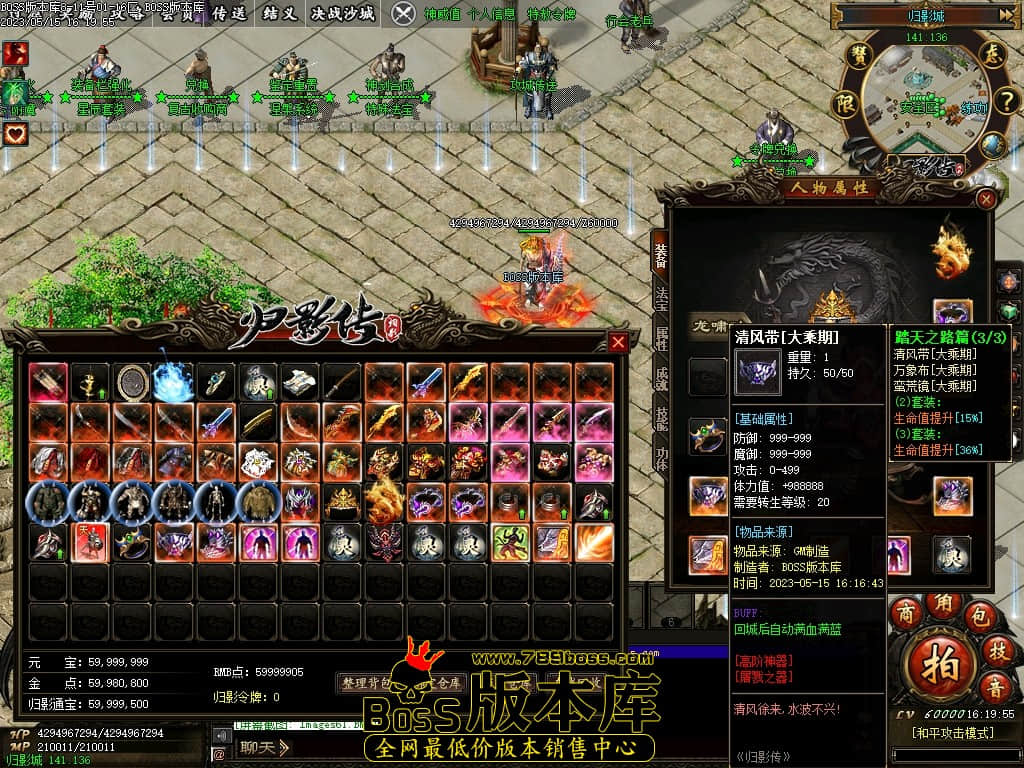
Task: Open 个人信息 personal info link
Action: [x=493, y=14]
